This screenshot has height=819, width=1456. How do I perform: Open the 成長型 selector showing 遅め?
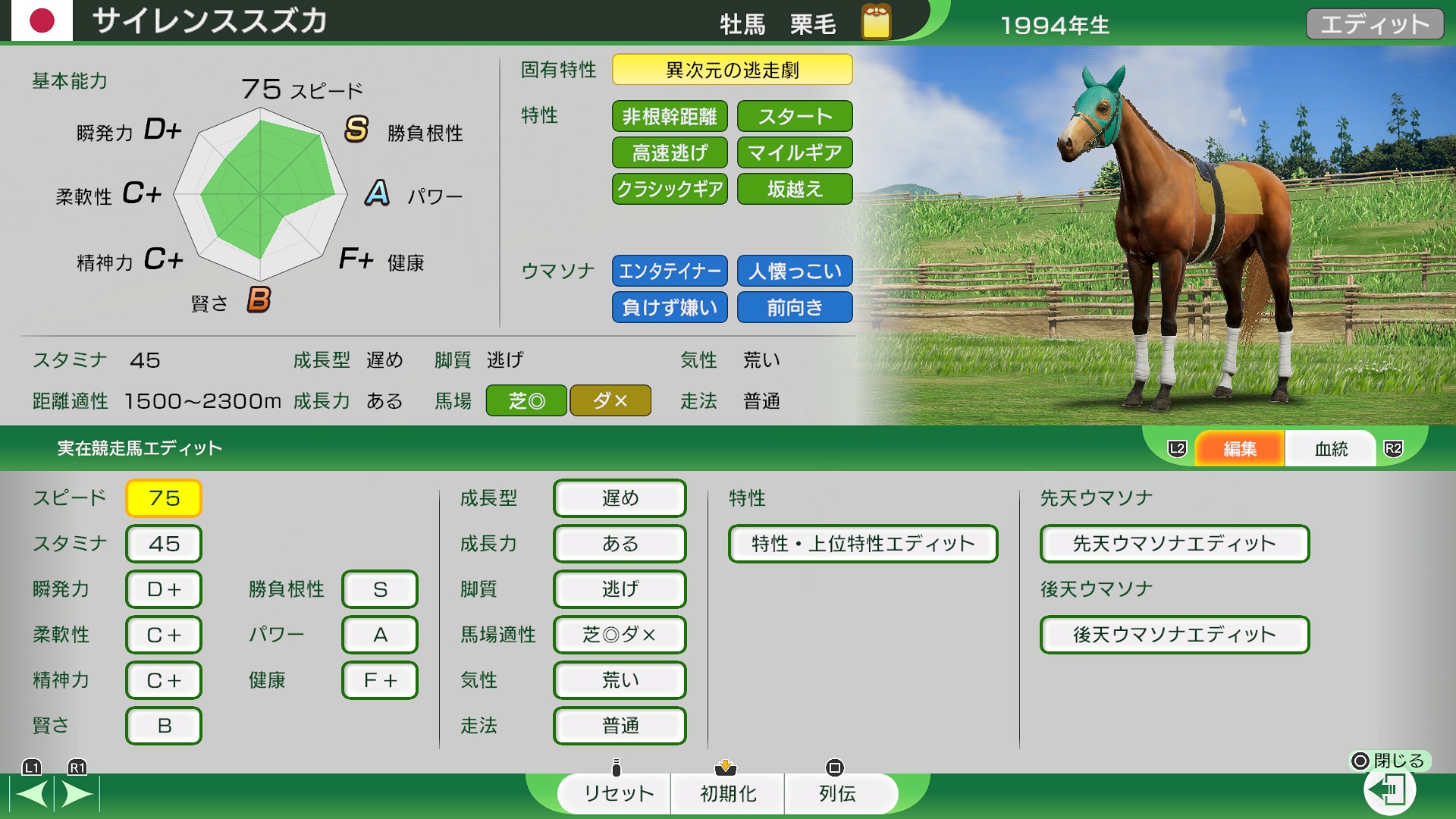tap(619, 498)
